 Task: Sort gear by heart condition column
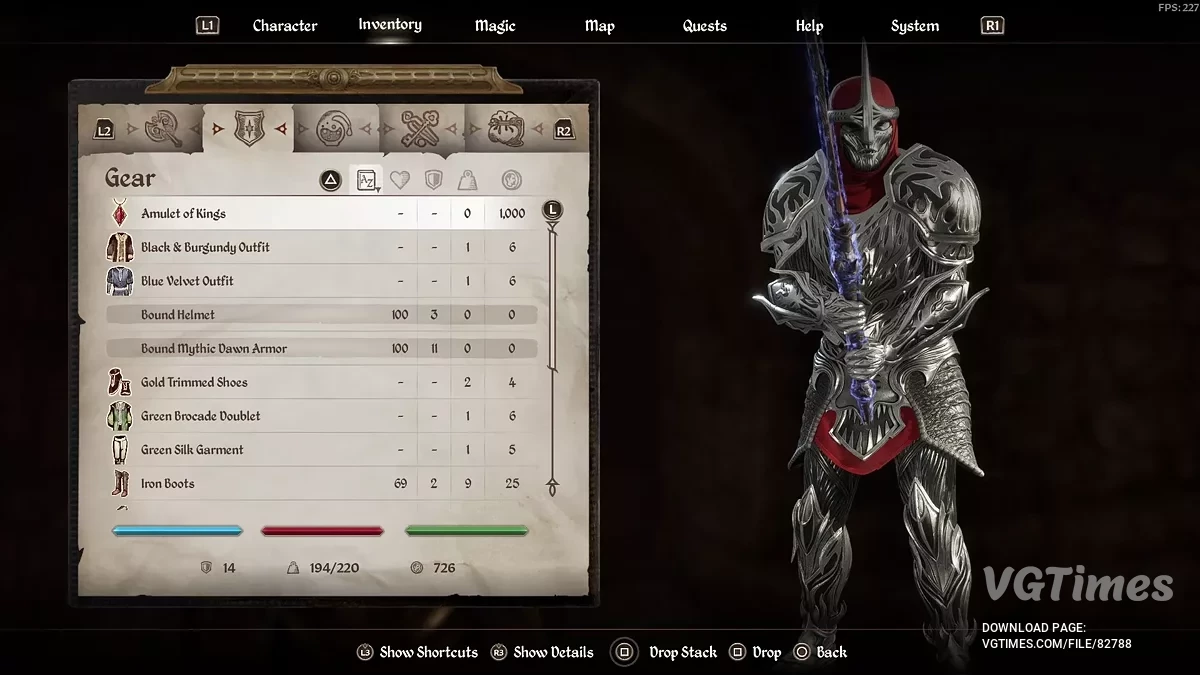coord(400,181)
